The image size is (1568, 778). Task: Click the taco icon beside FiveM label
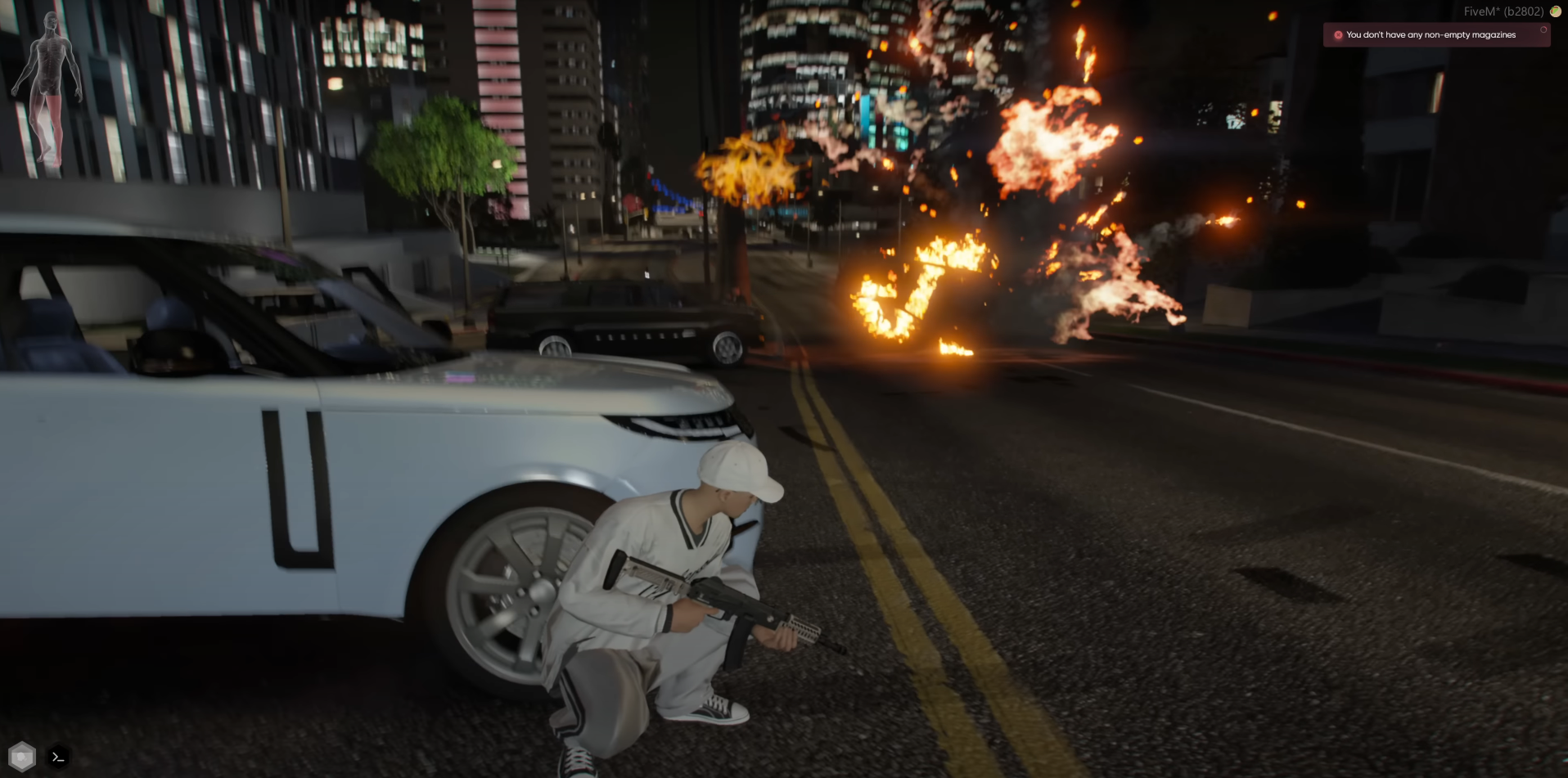[1555, 11]
